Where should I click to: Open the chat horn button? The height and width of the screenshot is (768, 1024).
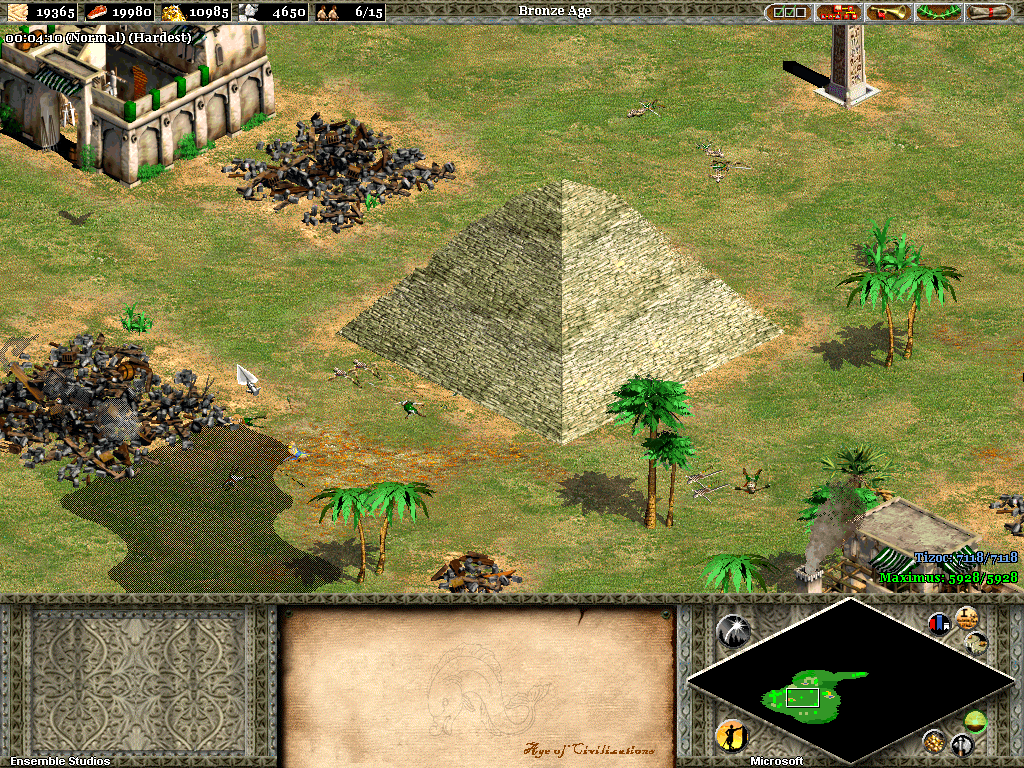tap(889, 12)
